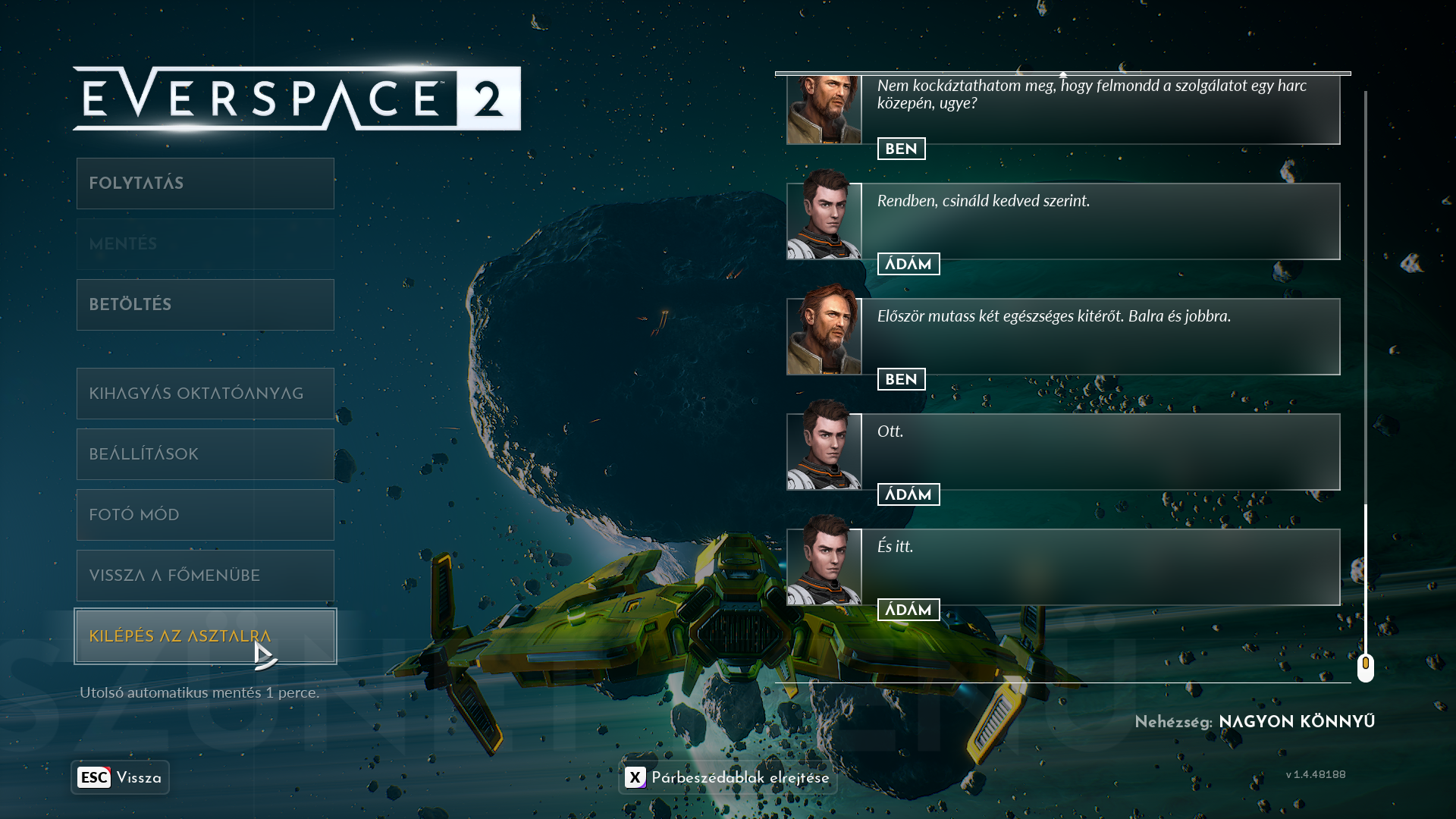This screenshot has width=1456, height=819.
Task: Select Ádám's 'És itt.' dialogue entry
Action: (x=1100, y=567)
